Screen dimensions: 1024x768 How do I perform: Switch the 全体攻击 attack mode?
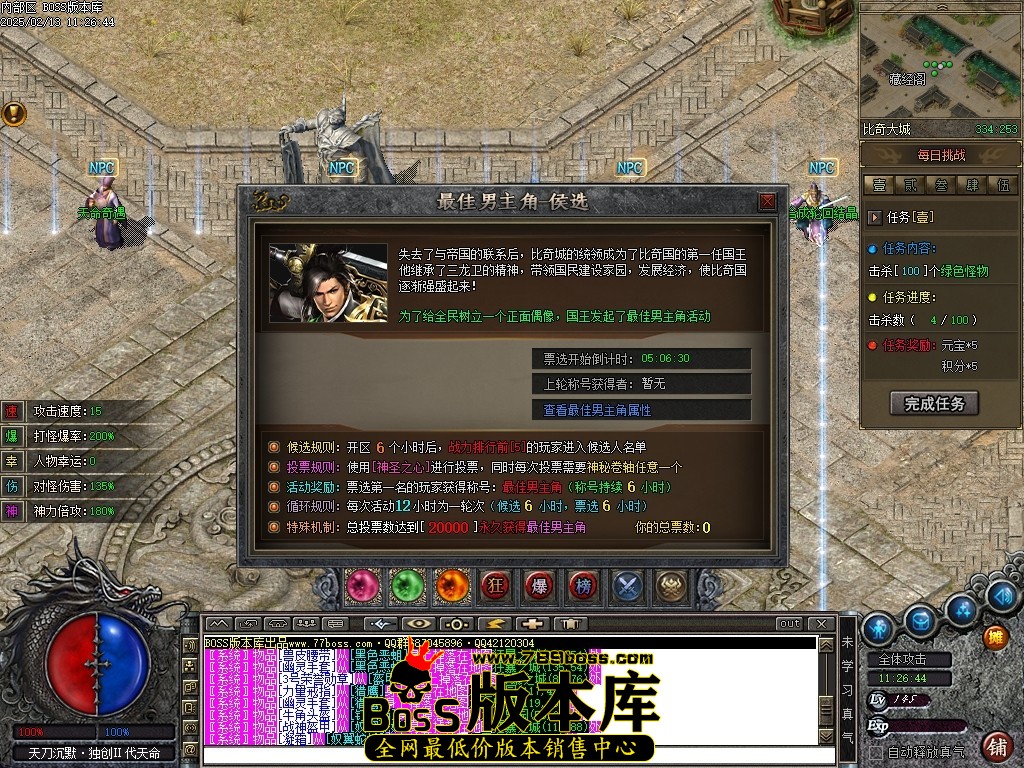tap(902, 660)
